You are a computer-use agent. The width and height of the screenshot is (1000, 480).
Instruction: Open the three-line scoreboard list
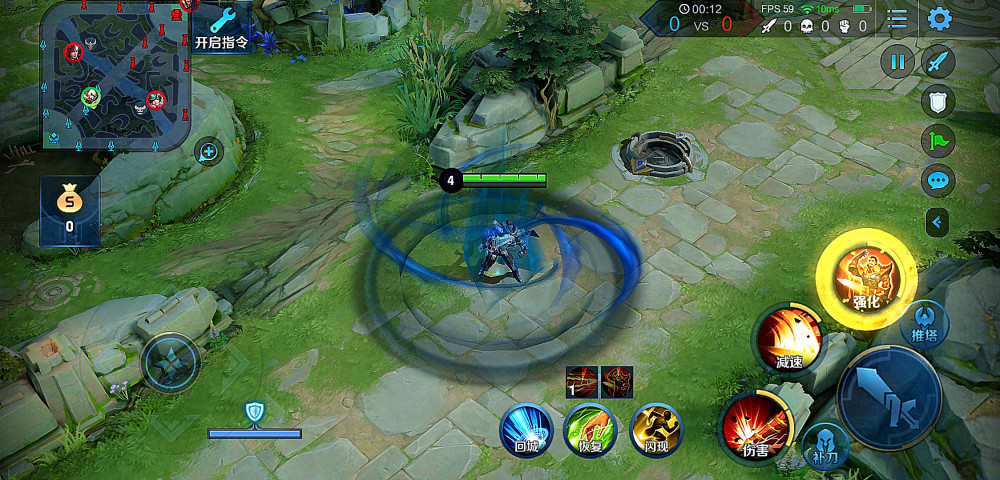point(898,19)
